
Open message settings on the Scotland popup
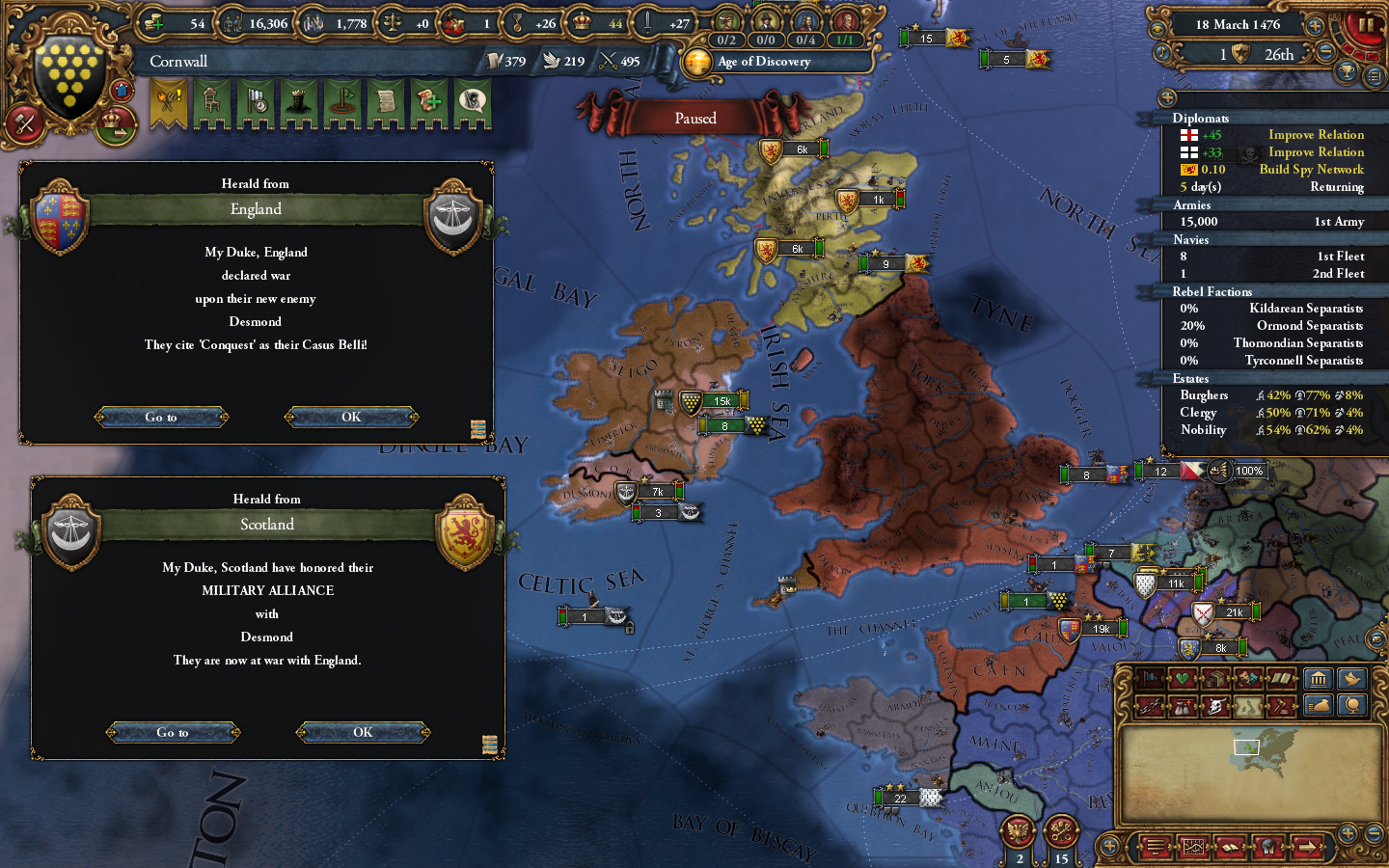pyautogui.click(x=490, y=744)
